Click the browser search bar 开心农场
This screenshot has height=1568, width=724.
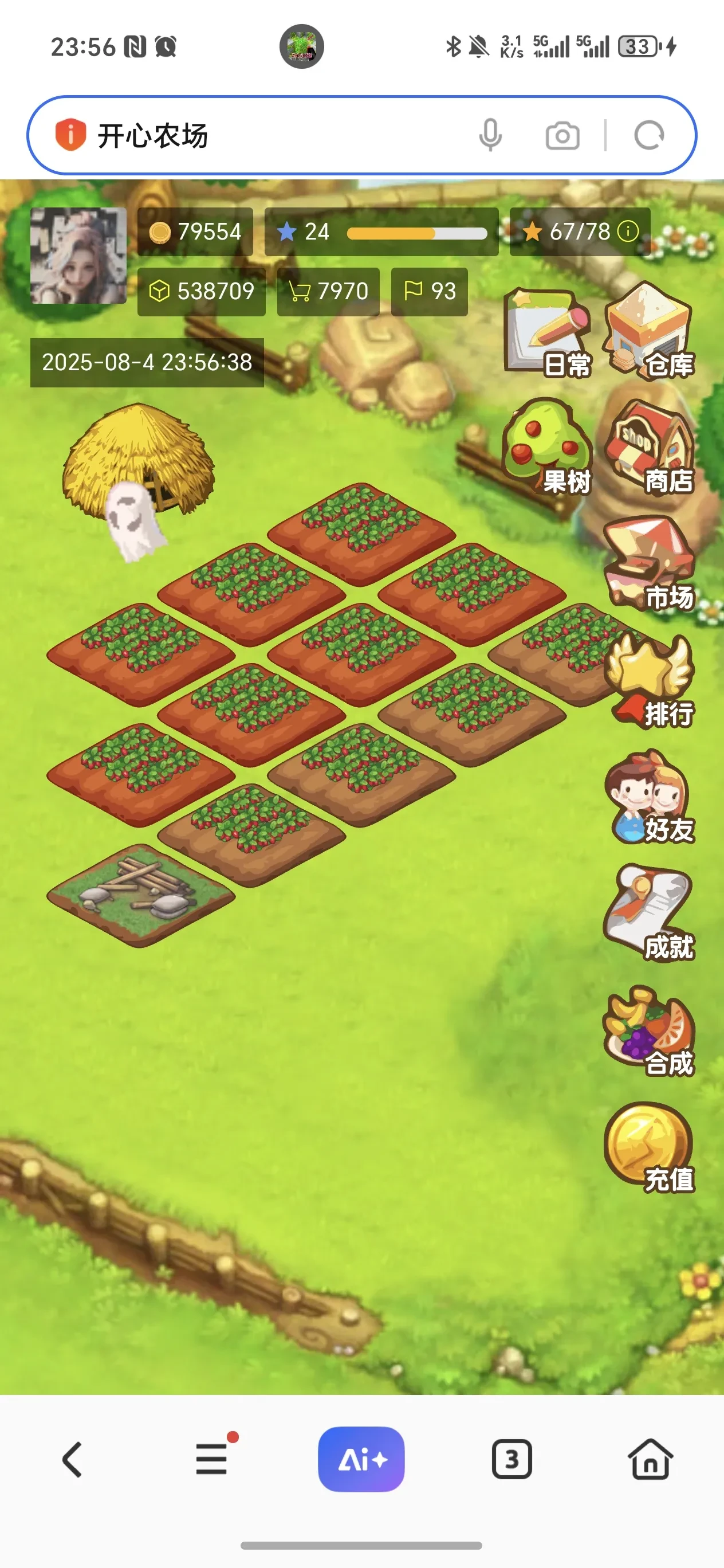[x=274, y=135]
